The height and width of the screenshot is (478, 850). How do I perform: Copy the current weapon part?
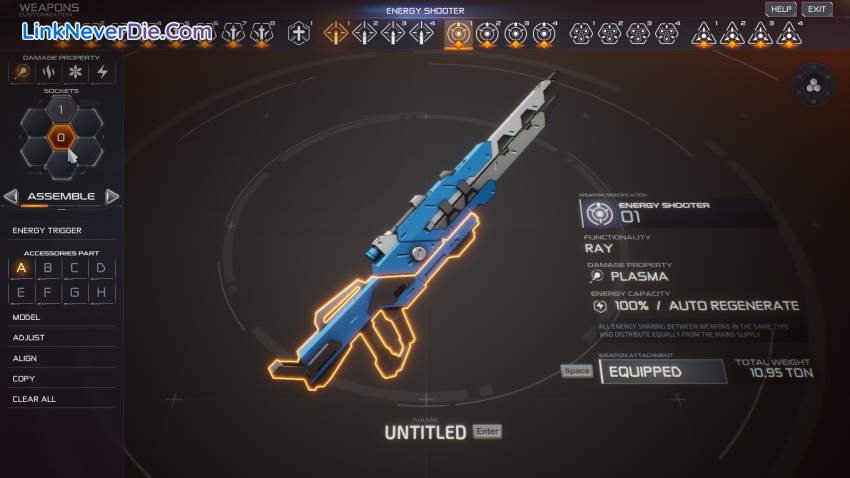[x=24, y=378]
